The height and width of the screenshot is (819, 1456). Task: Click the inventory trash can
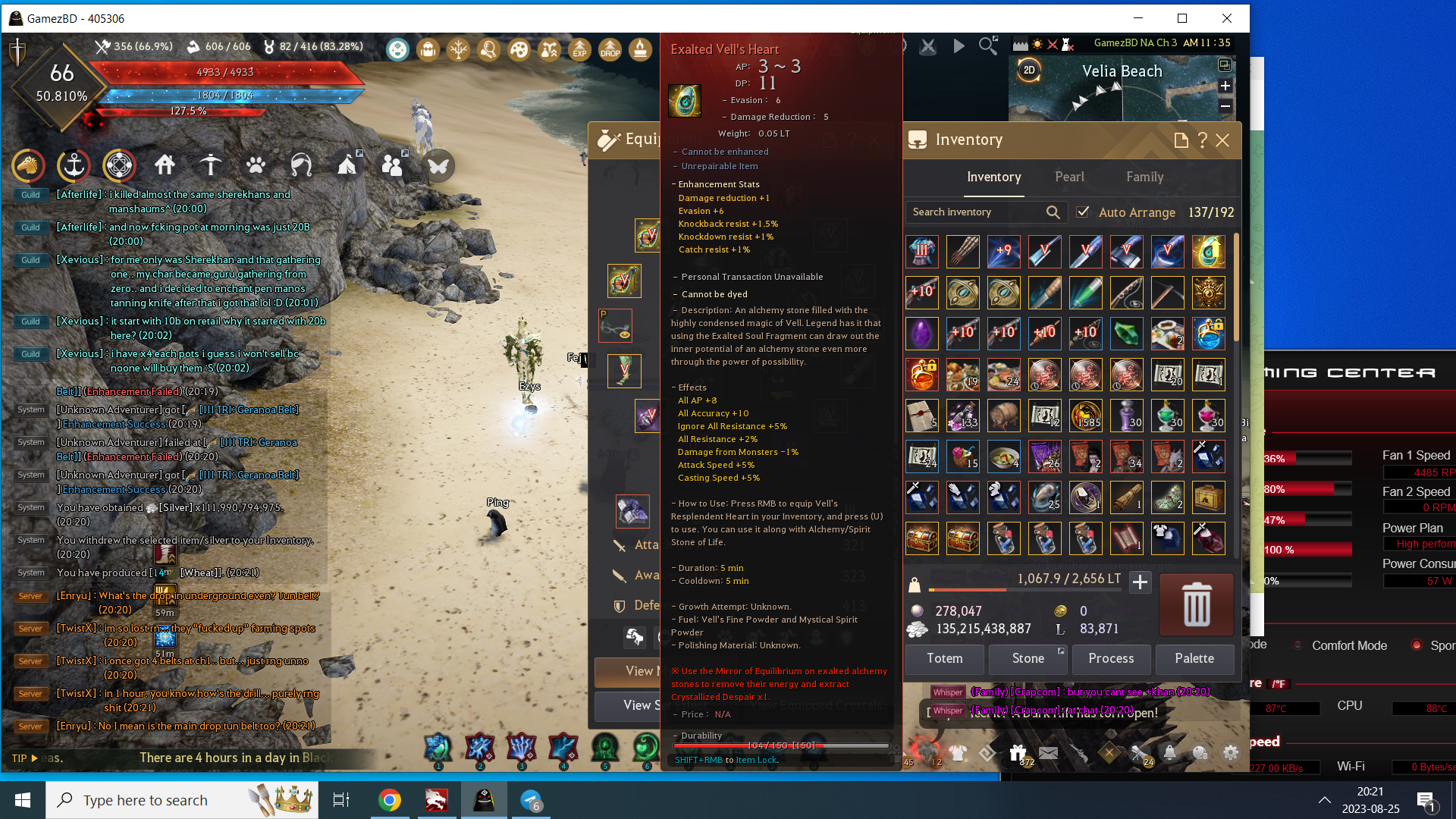(1196, 604)
